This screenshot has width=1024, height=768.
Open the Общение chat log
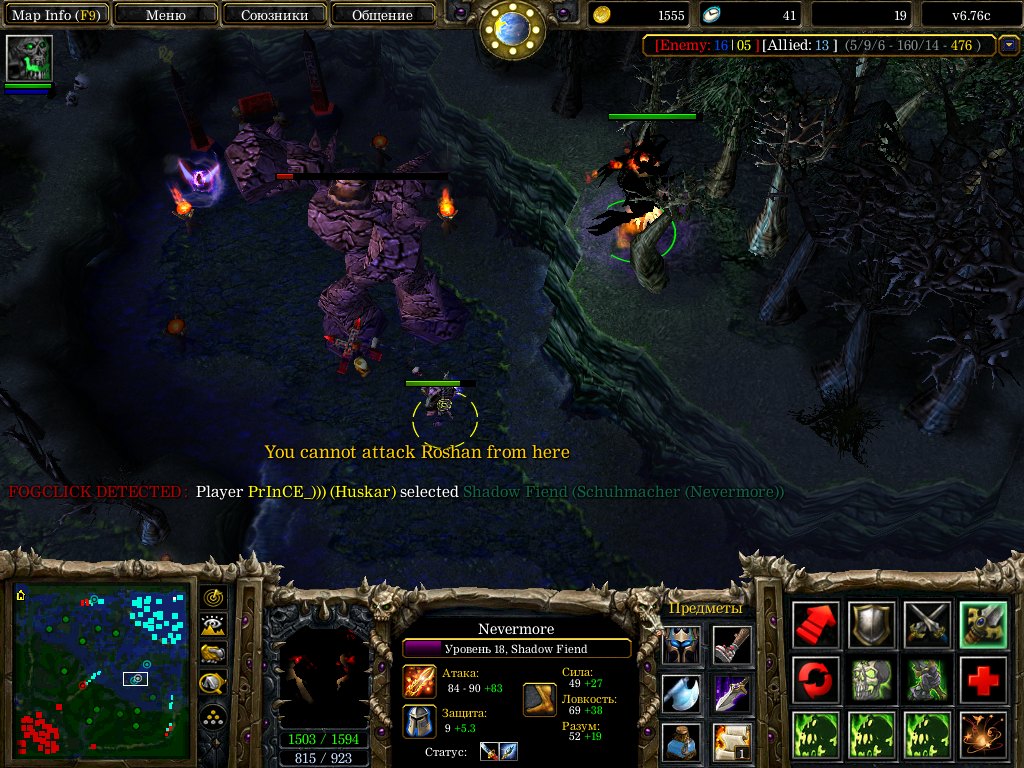click(x=382, y=15)
